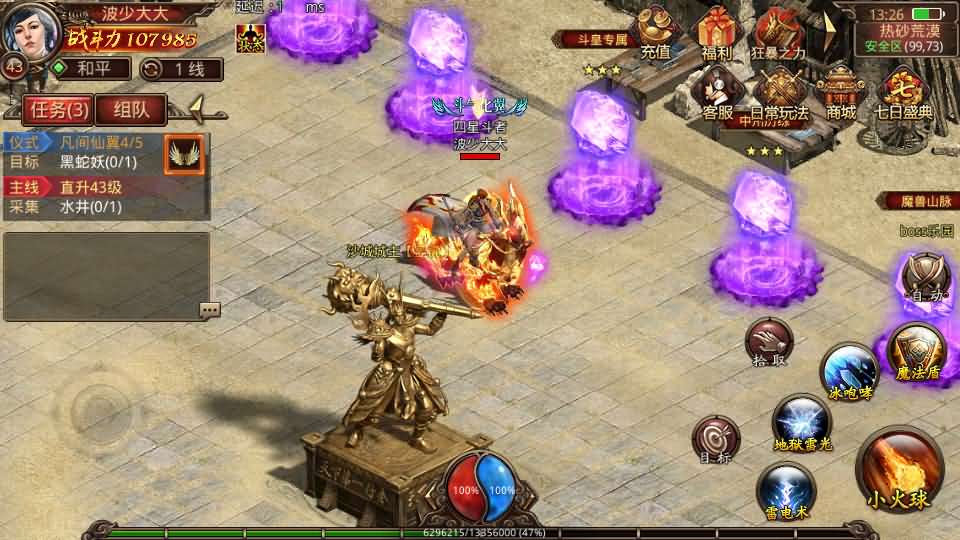Open the 充值 recharge menu
This screenshot has width=960, height=540.
pos(656,35)
